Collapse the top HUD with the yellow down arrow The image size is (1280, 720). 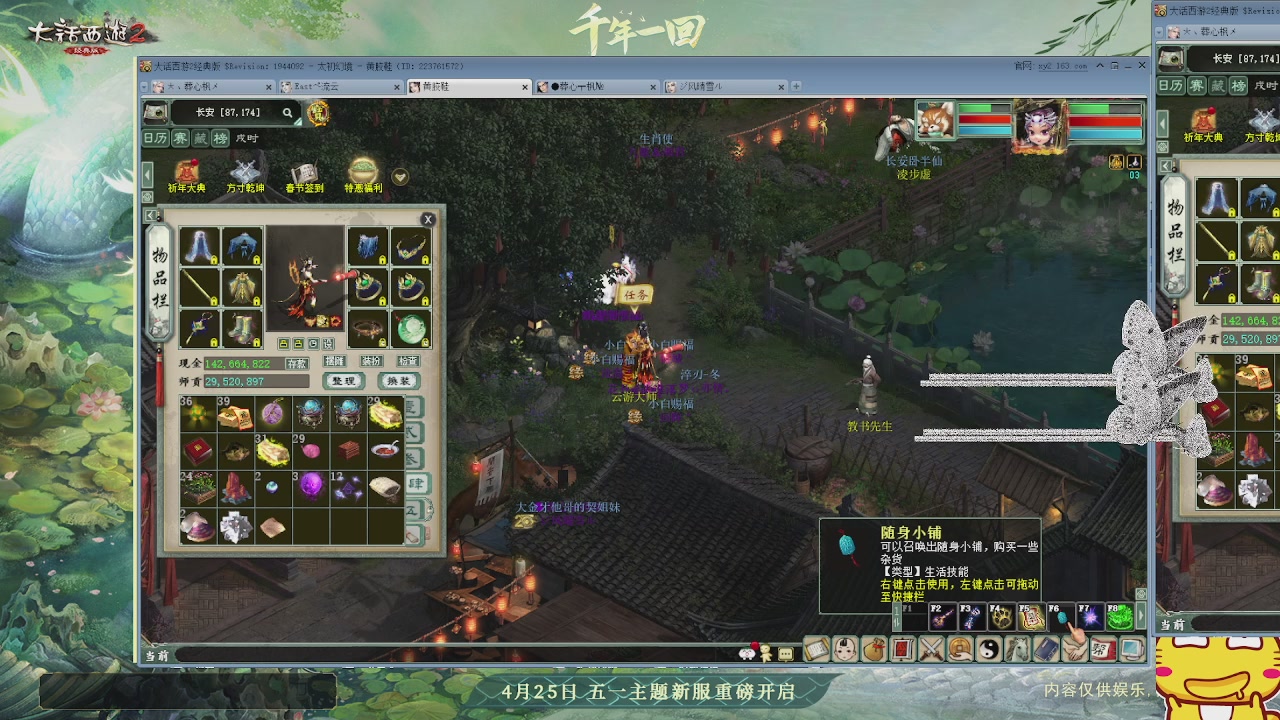pyautogui.click(x=400, y=176)
